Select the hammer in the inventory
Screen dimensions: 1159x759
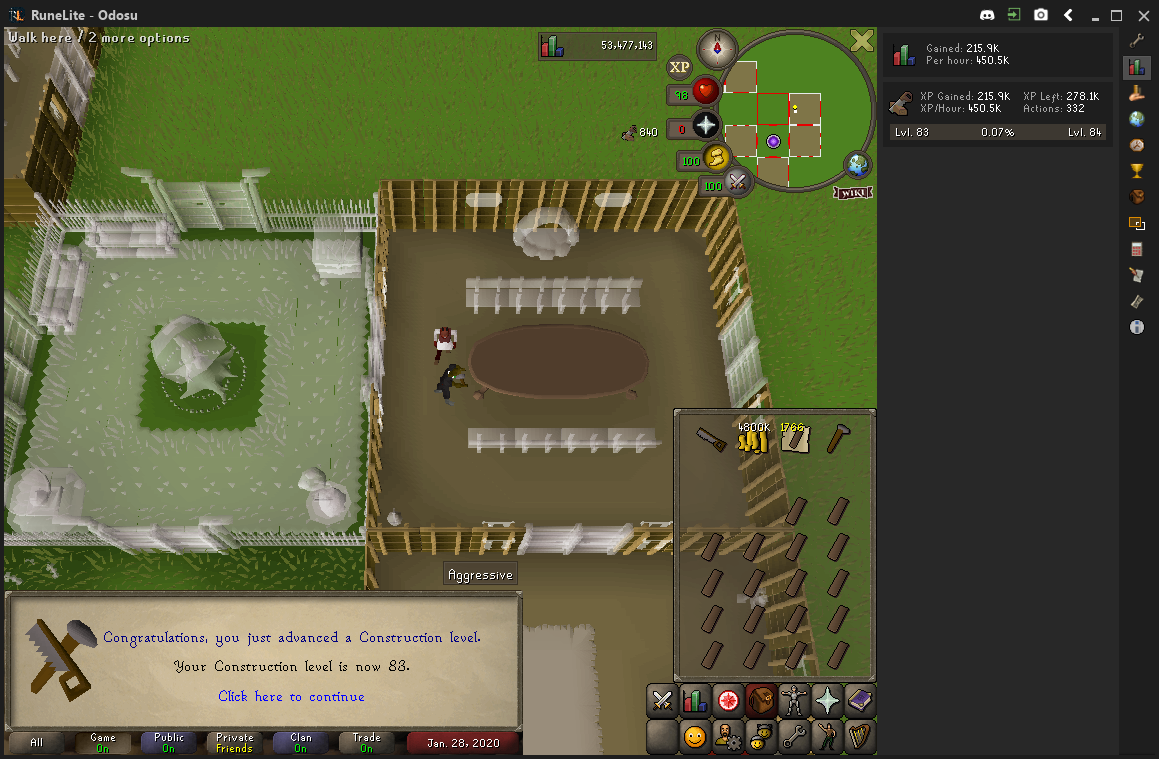pos(837,438)
